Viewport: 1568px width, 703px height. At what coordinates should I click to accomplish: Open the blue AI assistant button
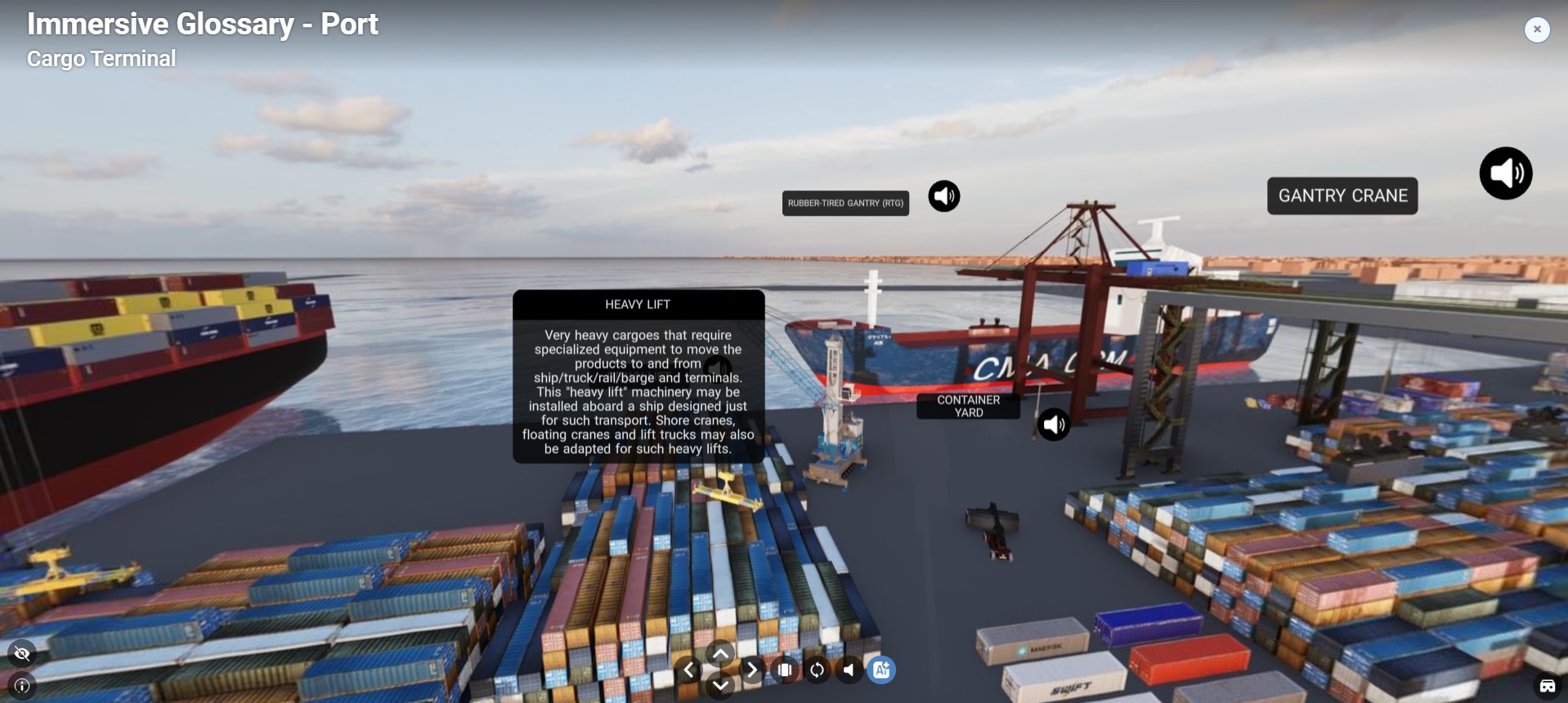pyautogui.click(x=881, y=670)
